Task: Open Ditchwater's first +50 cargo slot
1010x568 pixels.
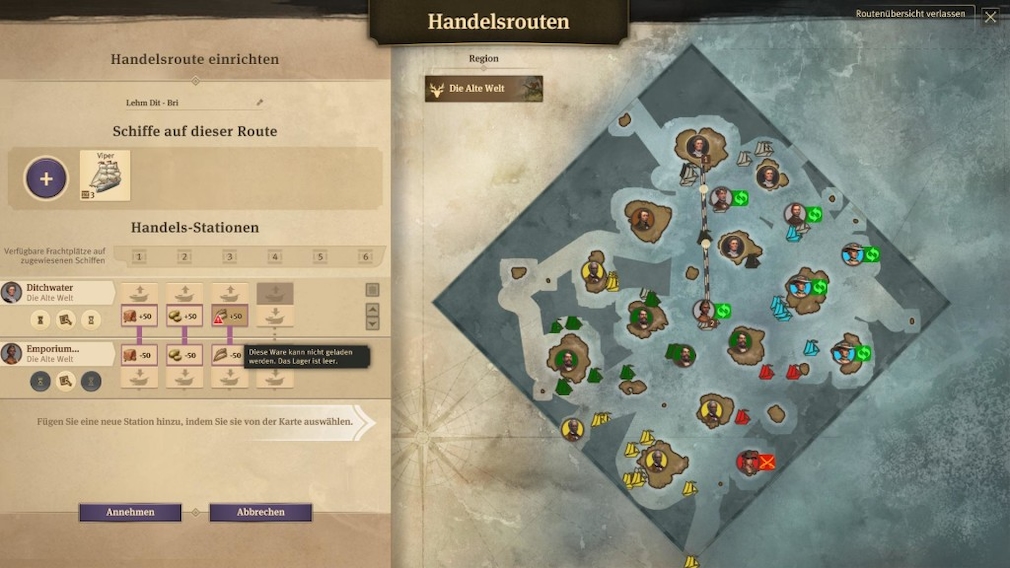Action: coord(139,317)
